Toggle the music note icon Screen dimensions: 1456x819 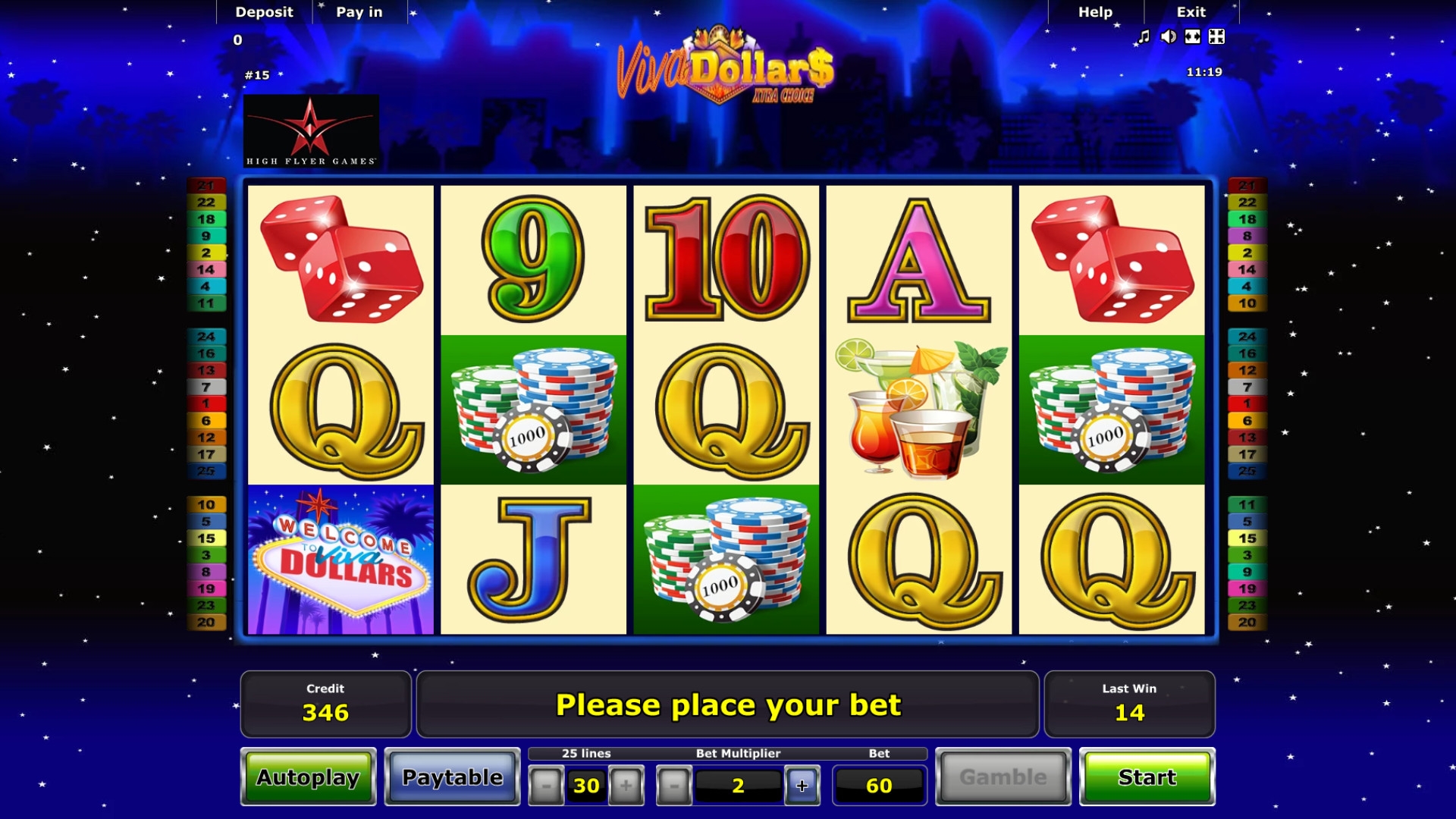point(1144,36)
